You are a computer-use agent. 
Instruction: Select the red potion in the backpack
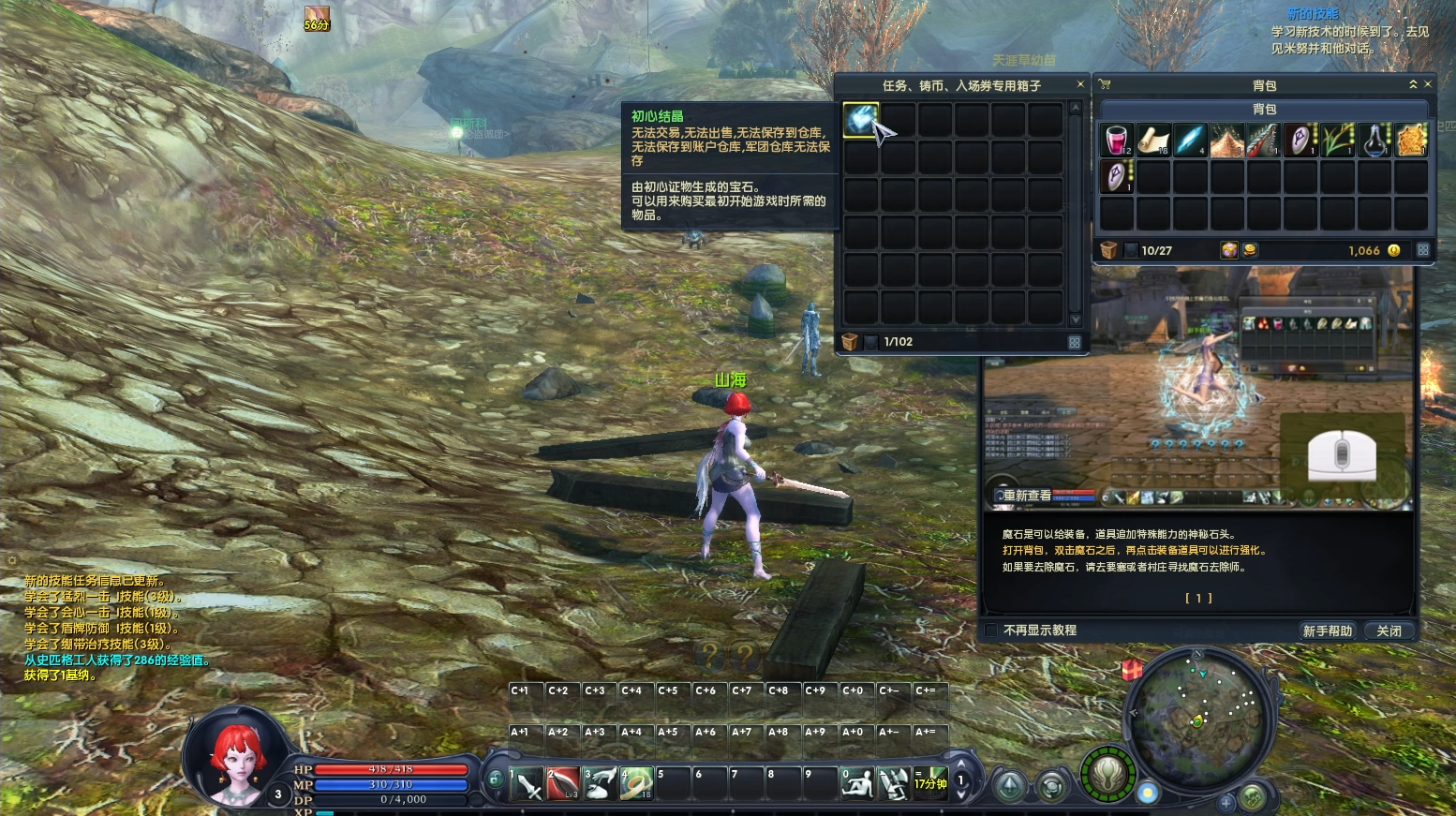1116,140
